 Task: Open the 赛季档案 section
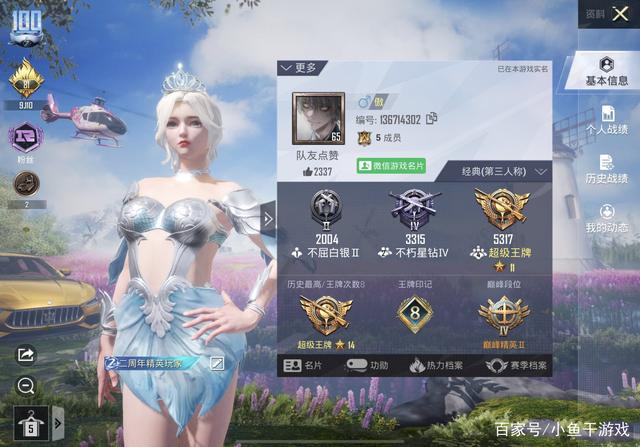click(x=517, y=366)
